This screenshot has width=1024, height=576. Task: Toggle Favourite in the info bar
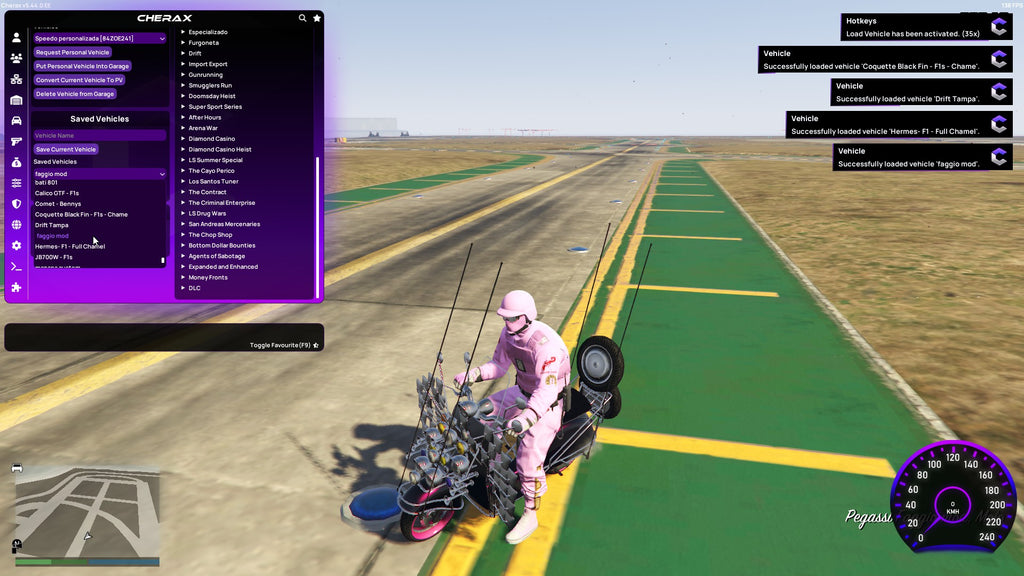click(x=284, y=345)
